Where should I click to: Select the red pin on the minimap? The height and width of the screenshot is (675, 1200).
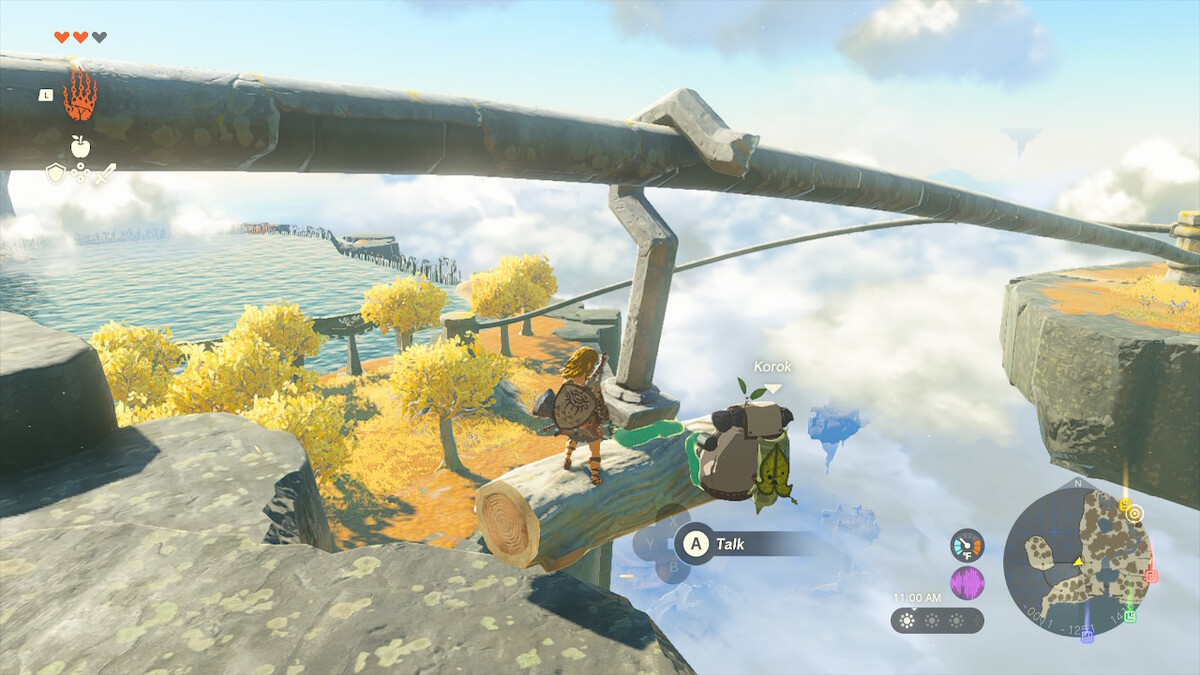1150,576
